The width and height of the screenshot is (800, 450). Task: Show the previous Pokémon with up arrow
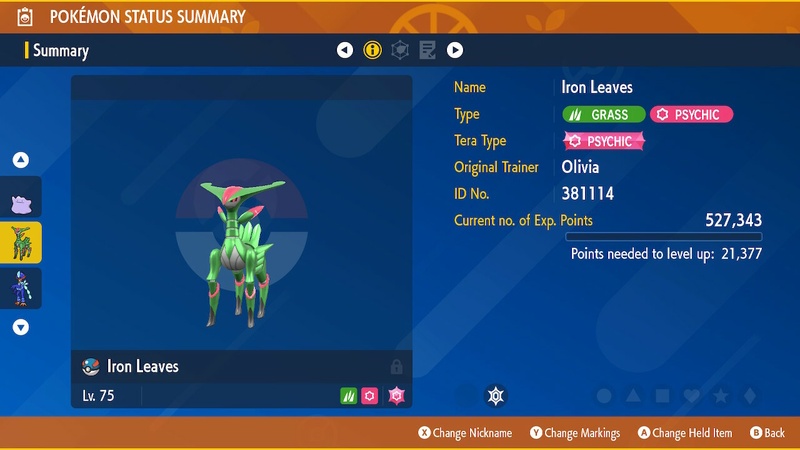21,160
